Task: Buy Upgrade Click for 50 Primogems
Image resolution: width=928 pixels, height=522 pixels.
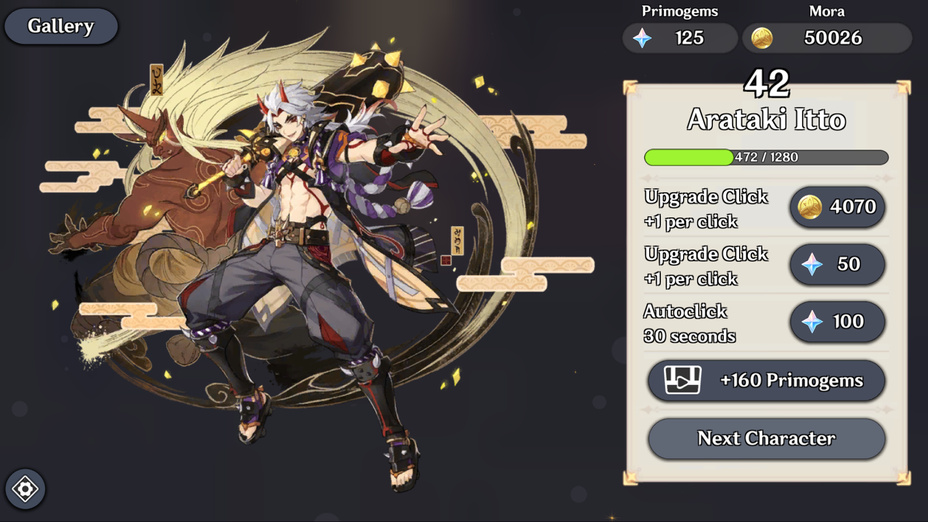Action: 837,264
